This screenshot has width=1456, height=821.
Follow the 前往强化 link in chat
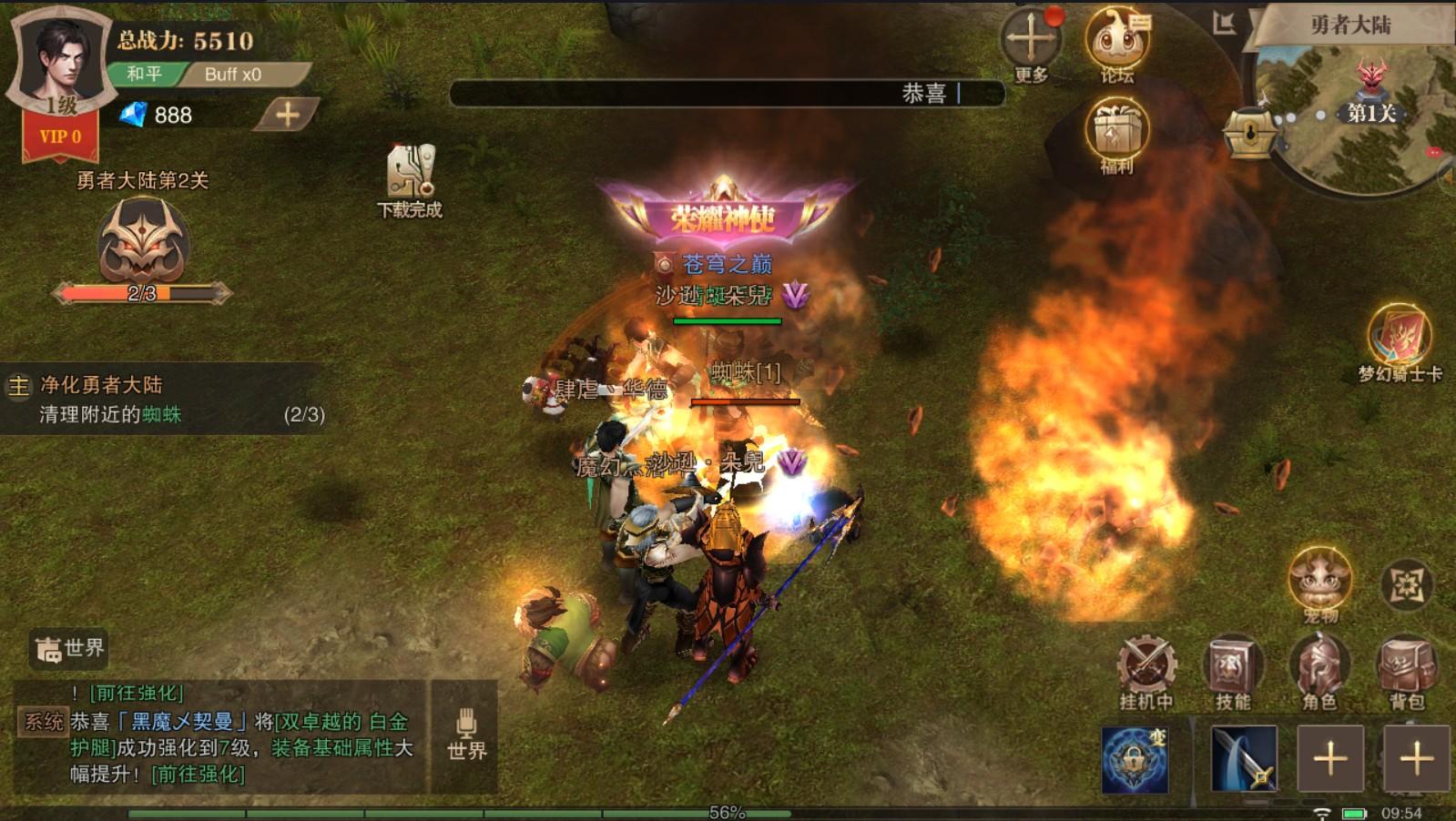click(x=198, y=774)
